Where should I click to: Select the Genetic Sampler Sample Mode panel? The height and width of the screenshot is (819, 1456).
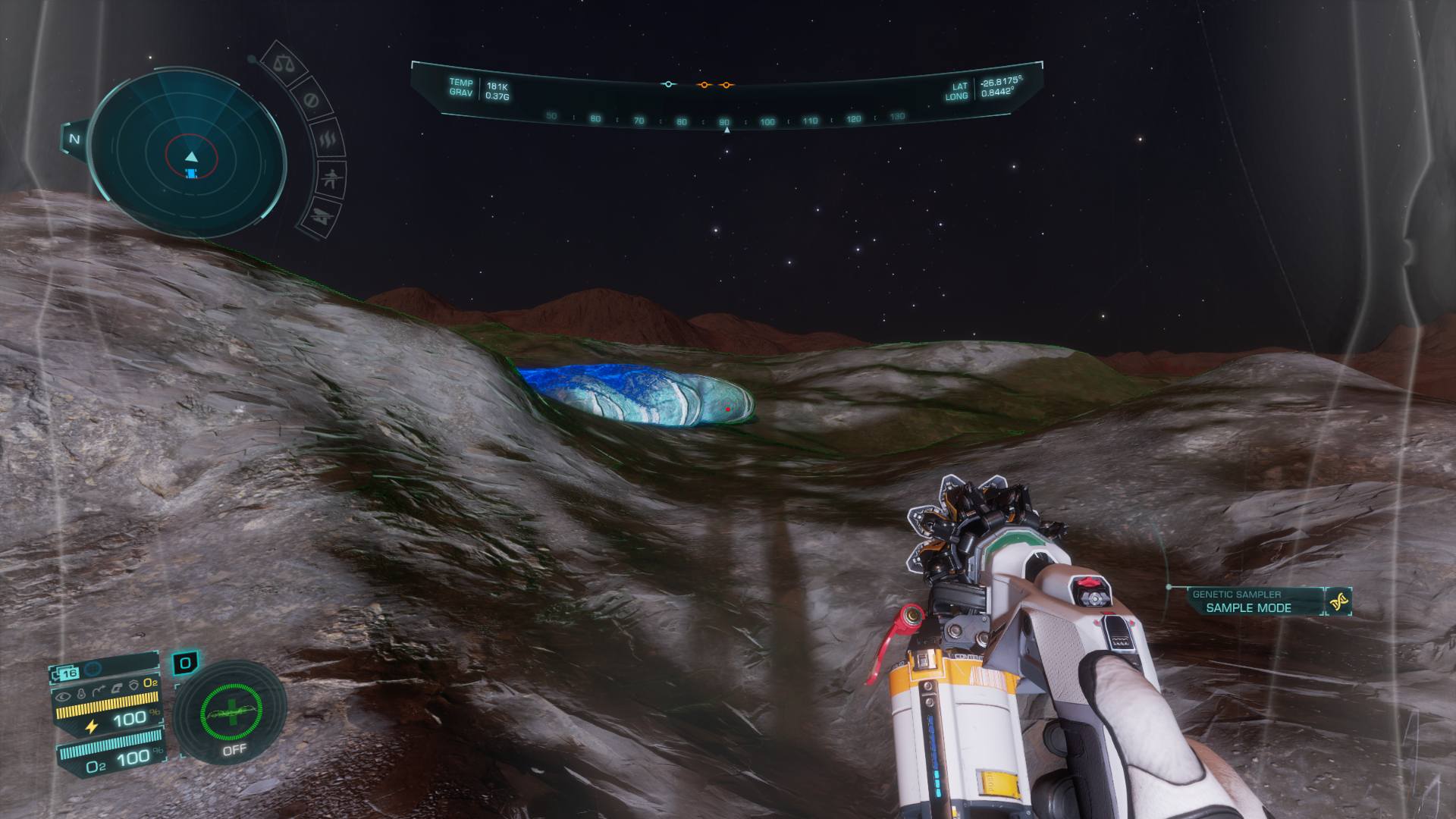(x=1247, y=601)
